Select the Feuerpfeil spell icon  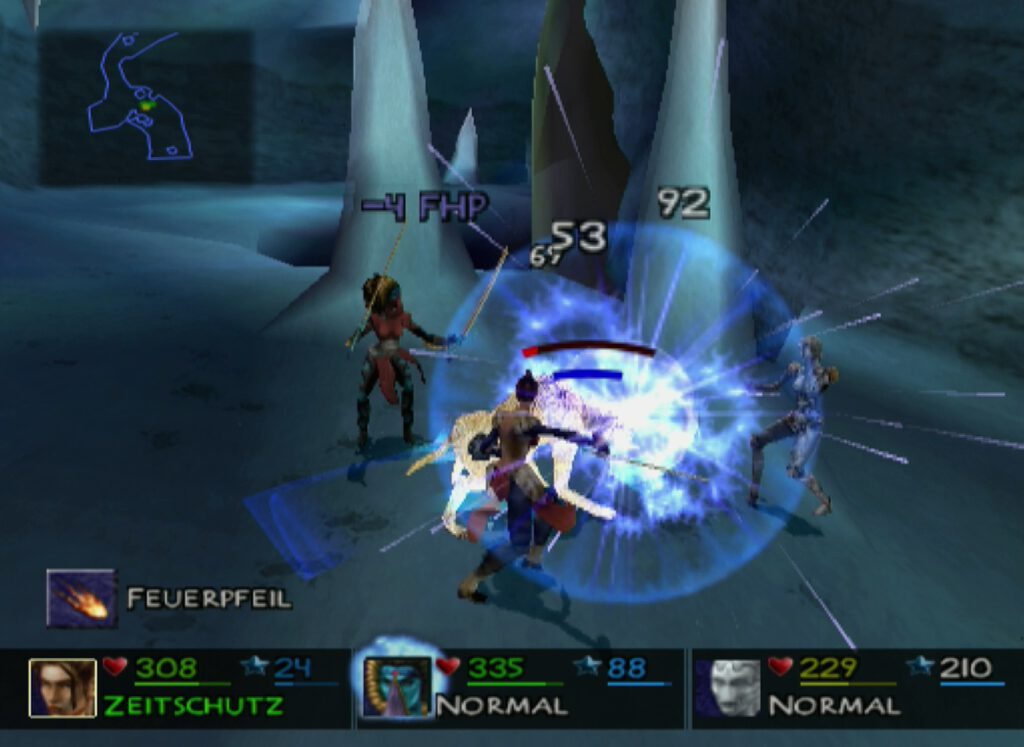[x=81, y=598]
